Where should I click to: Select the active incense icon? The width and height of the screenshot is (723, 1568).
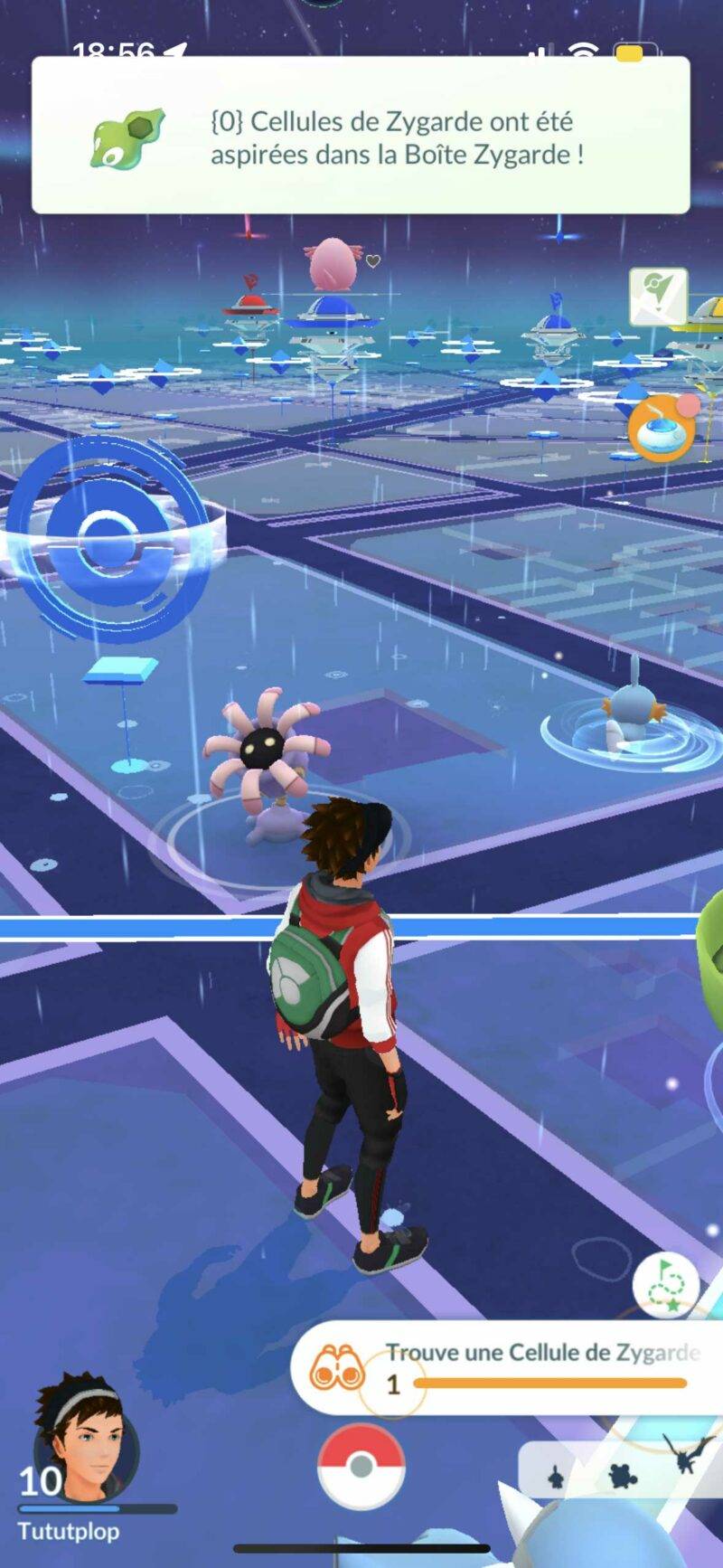click(x=661, y=429)
